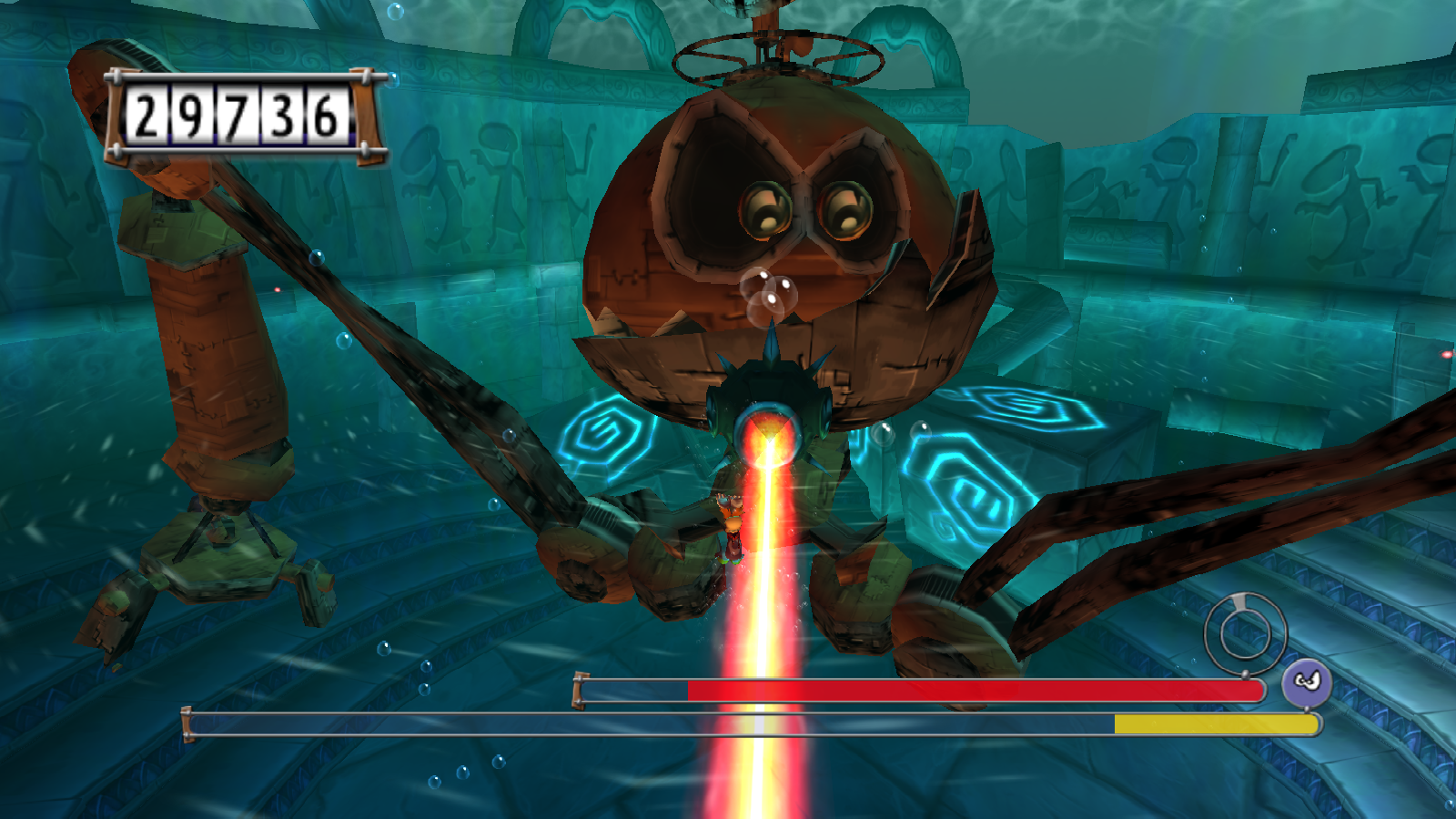
Task: Click the purple boss face icon
Action: (1307, 682)
